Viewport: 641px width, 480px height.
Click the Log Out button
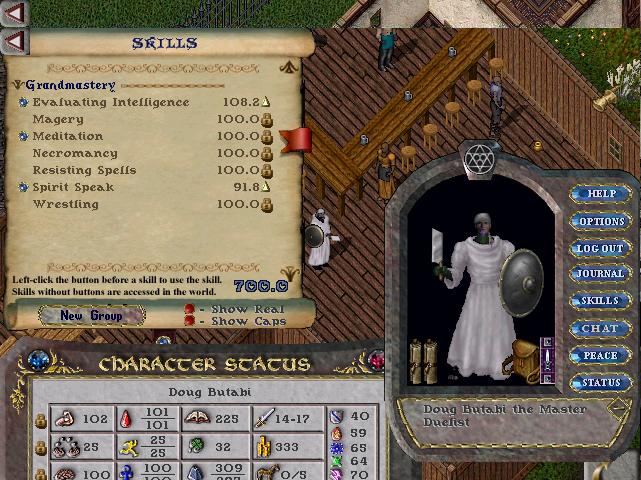coord(601,248)
